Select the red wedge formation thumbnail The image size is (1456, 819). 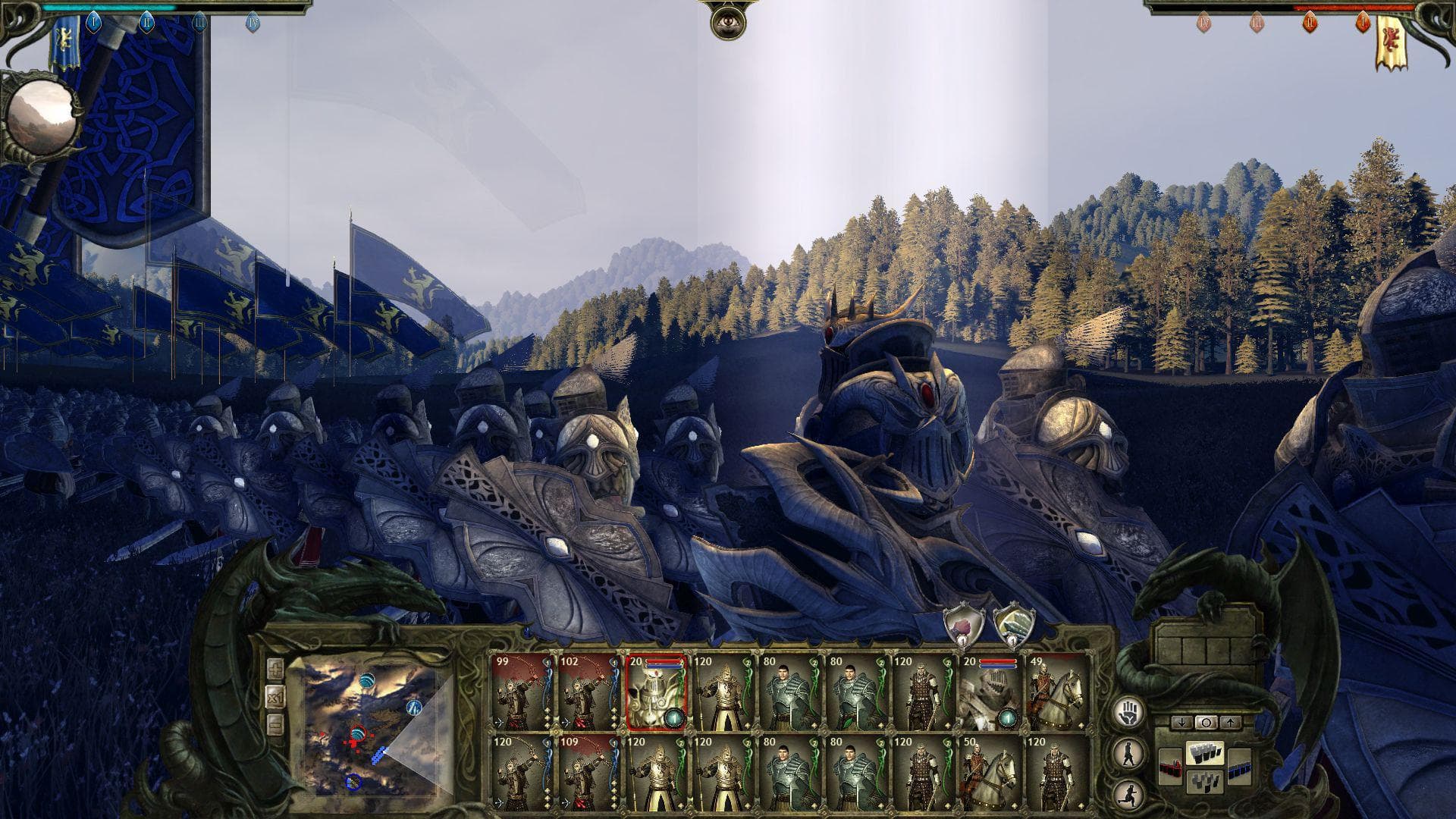coord(1171,767)
